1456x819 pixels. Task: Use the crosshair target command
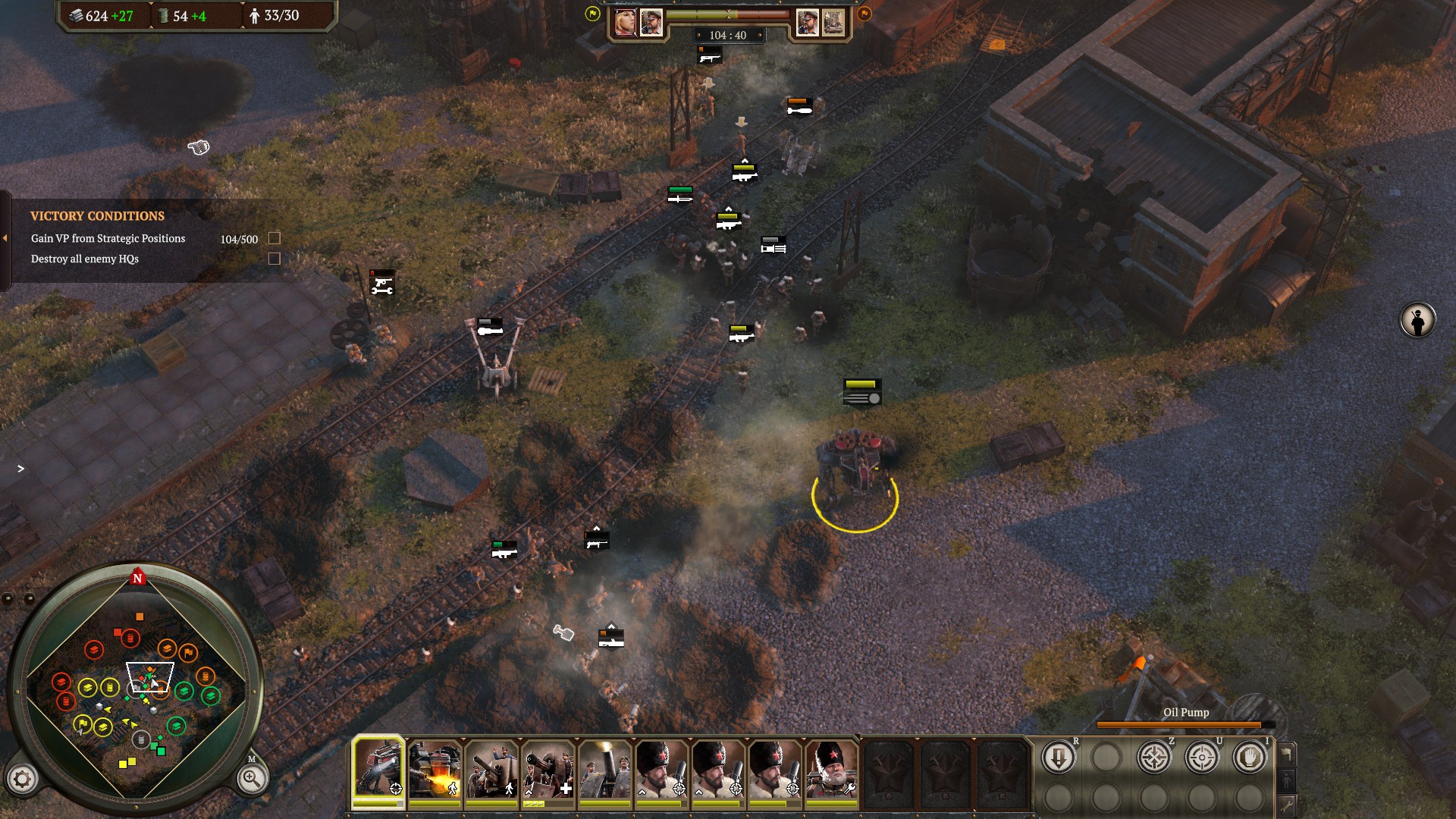point(1201,758)
